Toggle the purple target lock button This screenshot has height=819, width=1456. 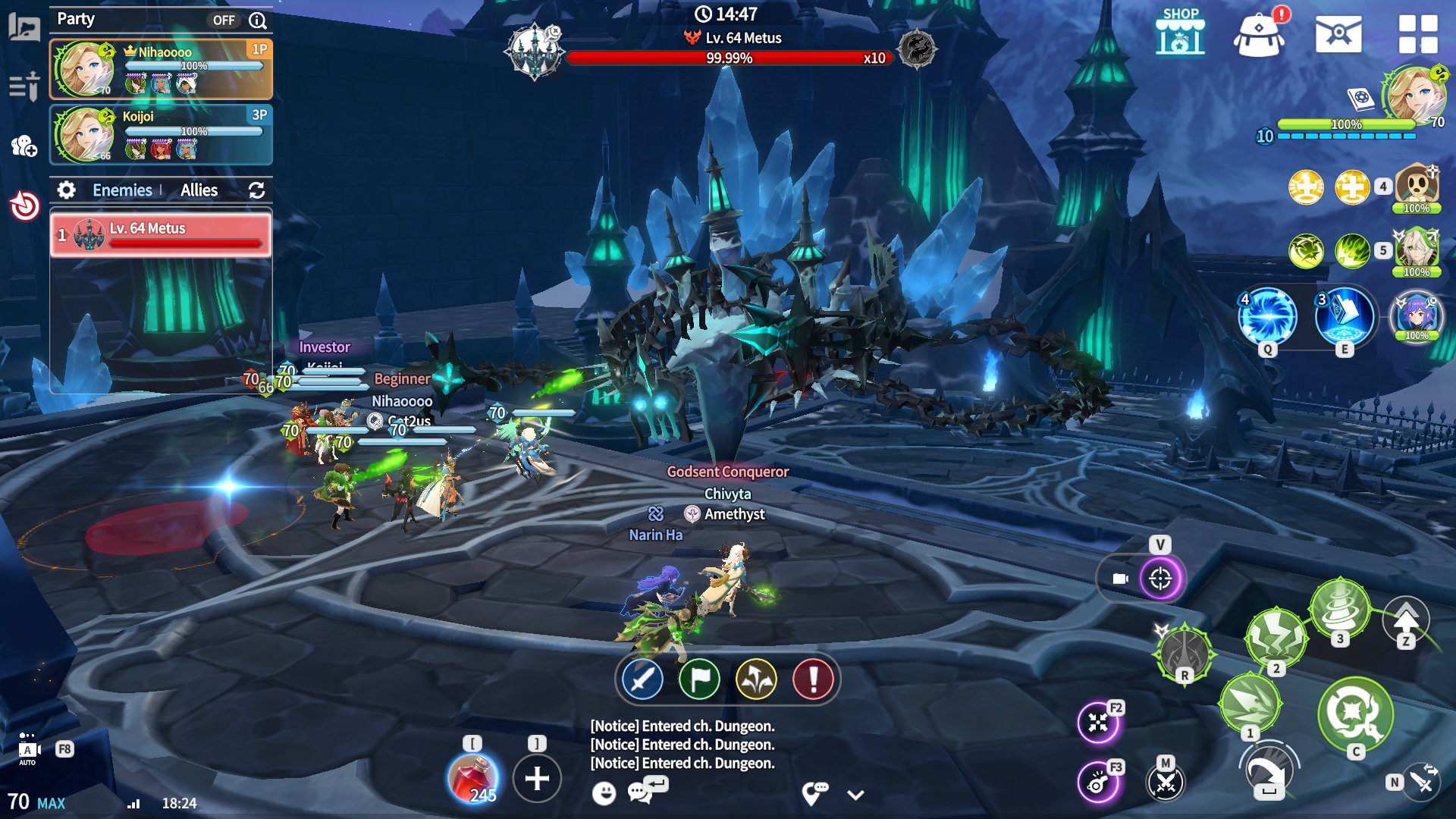(x=1160, y=579)
